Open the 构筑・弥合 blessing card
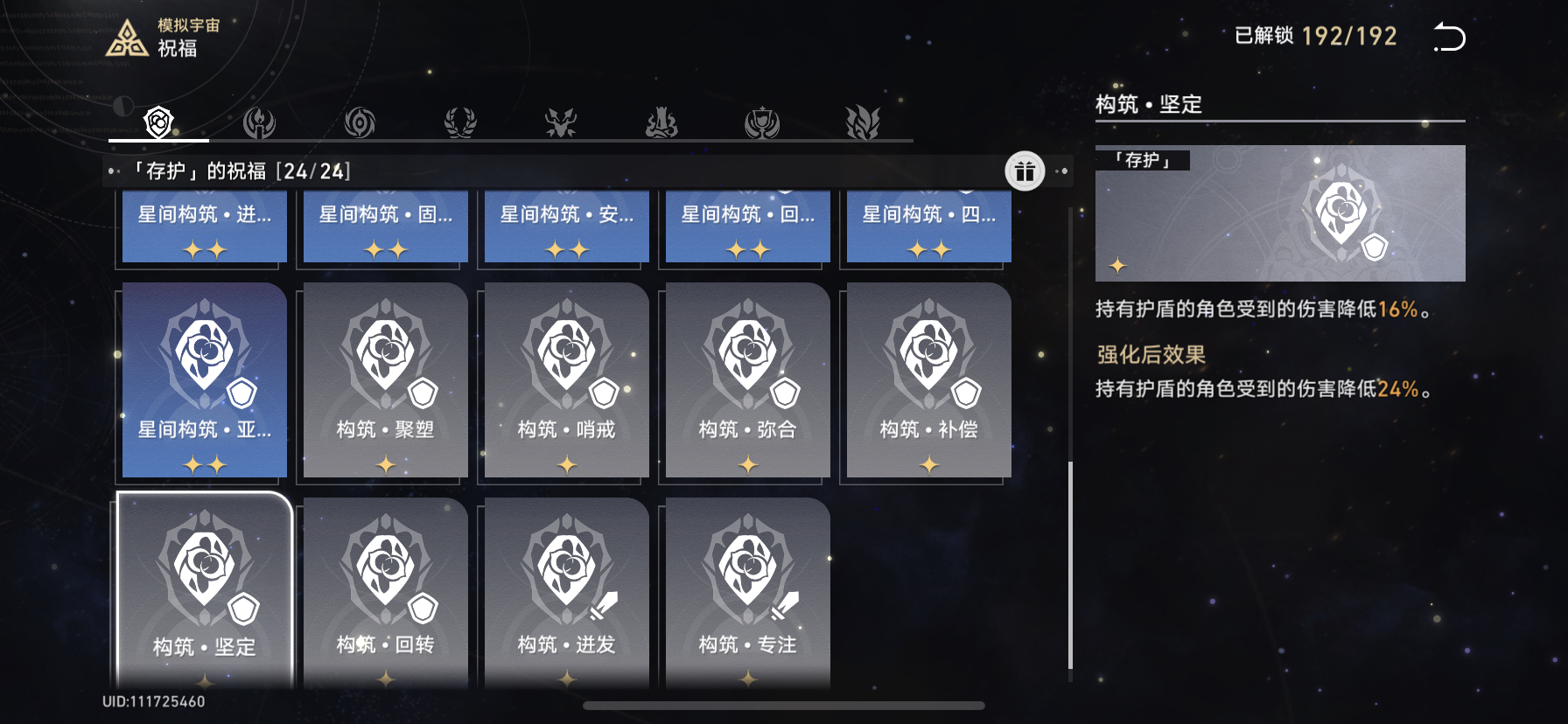Screen dimensions: 1568x724 point(748,380)
